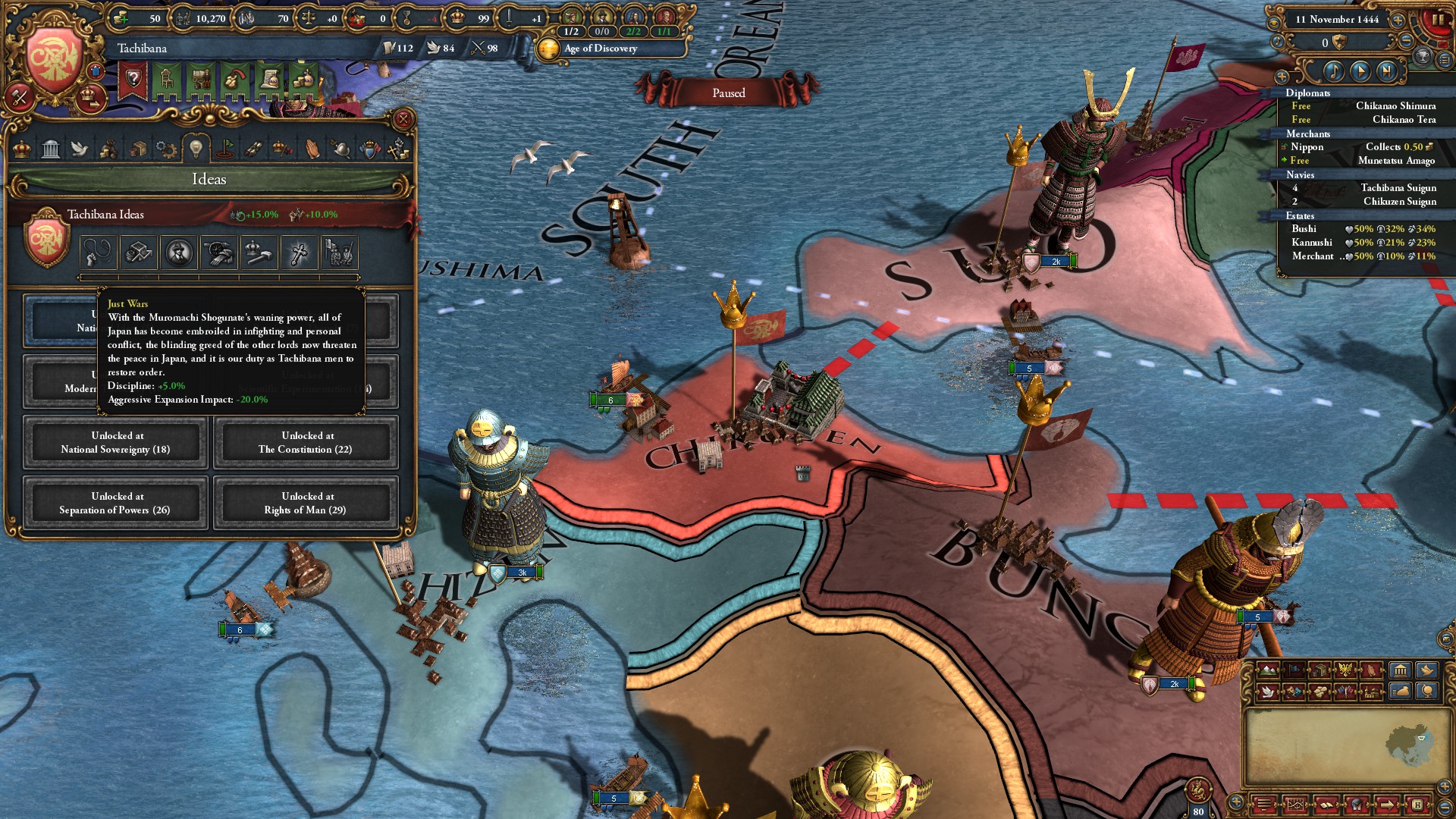The image size is (1456, 819).
Task: Open the Bushi estate entry
Action: point(1304,229)
